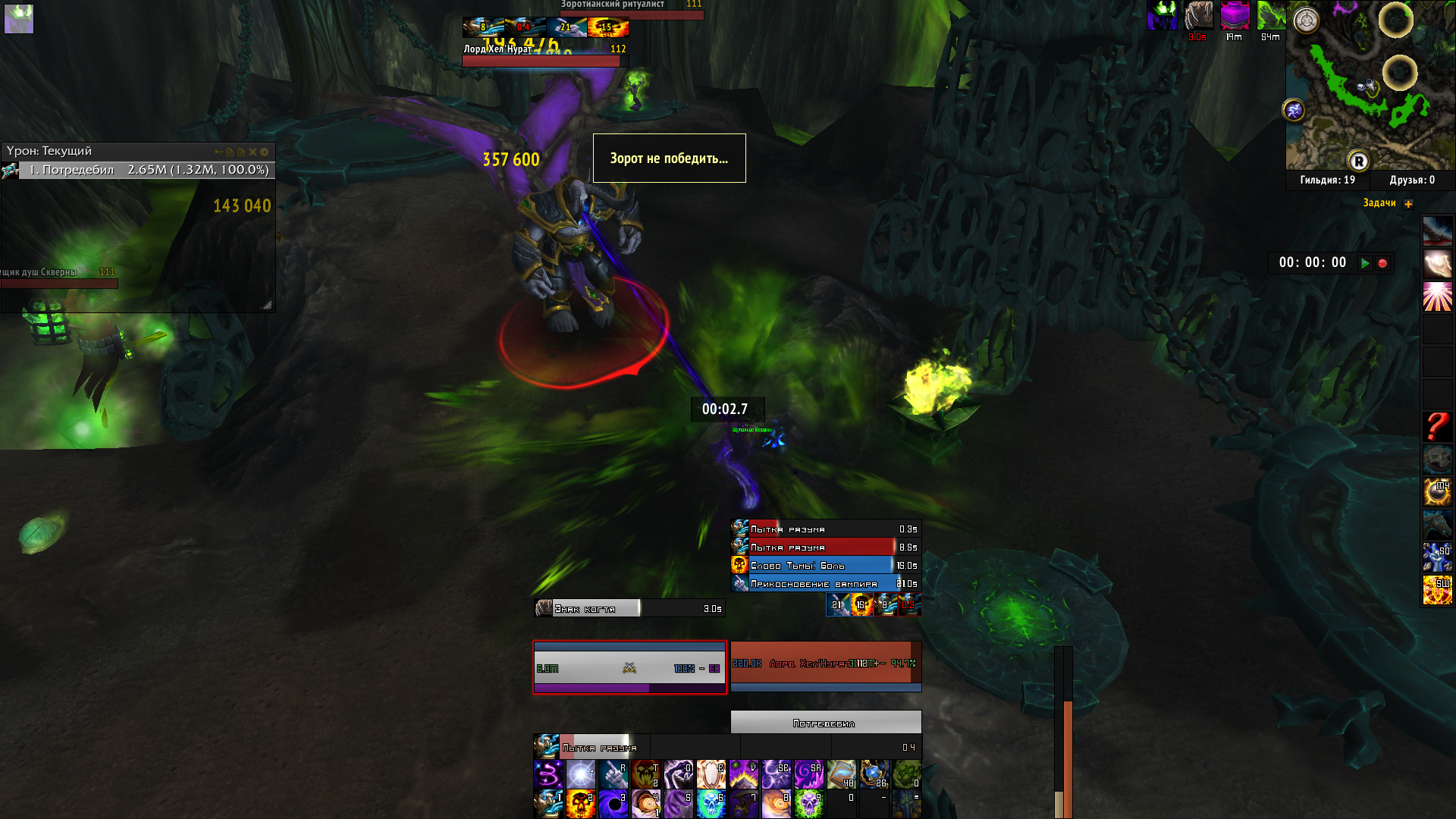The width and height of the screenshot is (1456, 819).
Task: Open the round R button on the minimap
Action: [x=1358, y=161]
